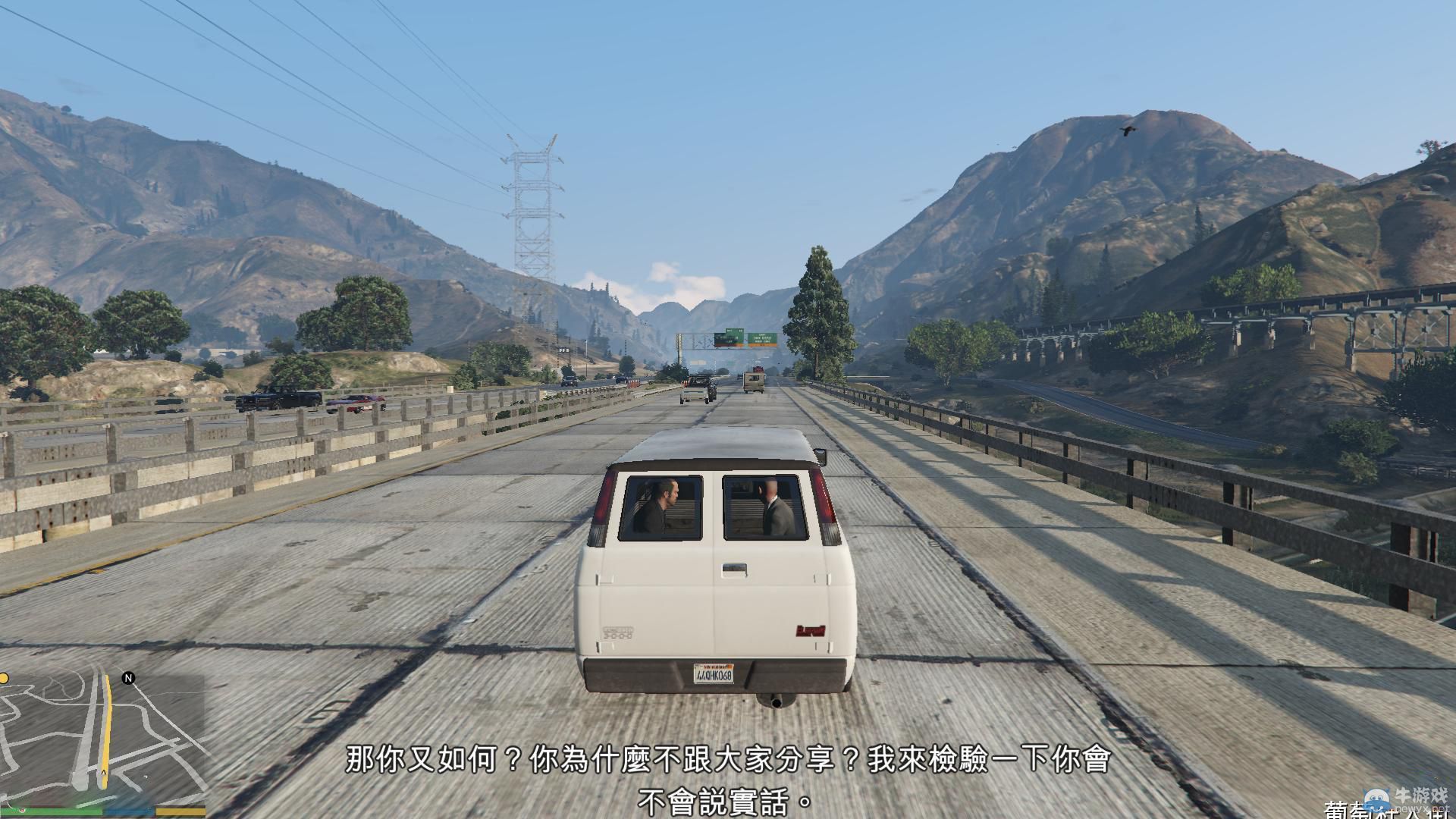Select the yellow destination blip on minimap
This screenshot has width=1456, height=819.
[x=5, y=678]
